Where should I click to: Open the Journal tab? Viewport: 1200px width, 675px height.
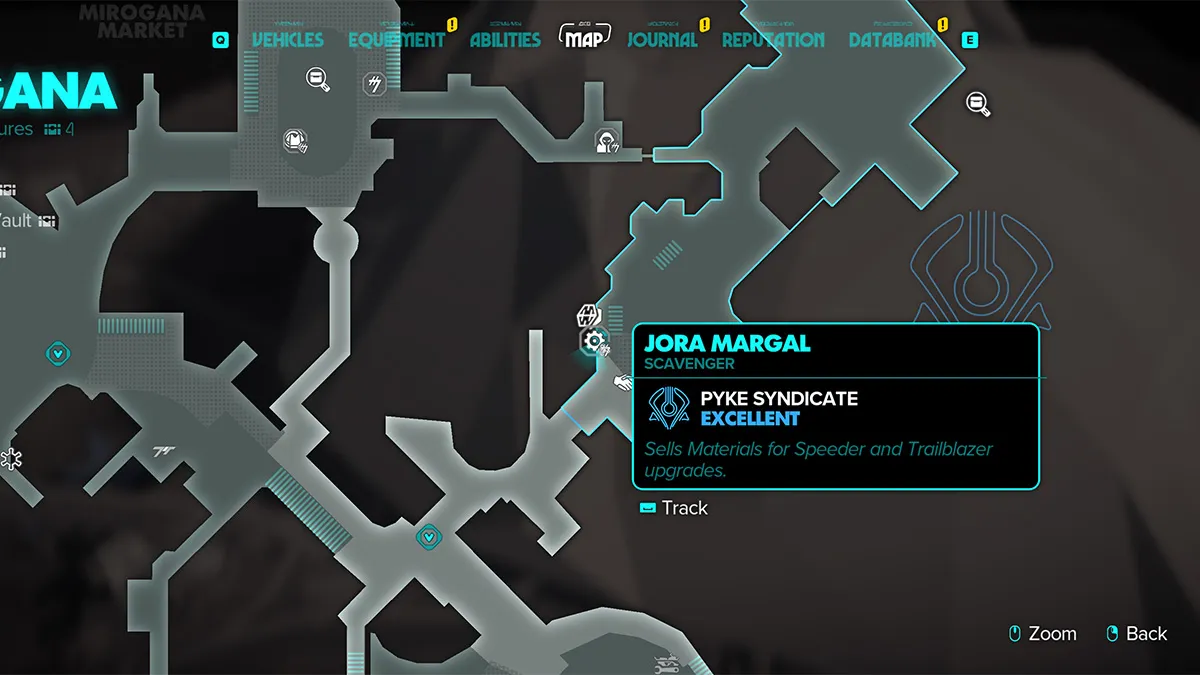[x=662, y=40]
